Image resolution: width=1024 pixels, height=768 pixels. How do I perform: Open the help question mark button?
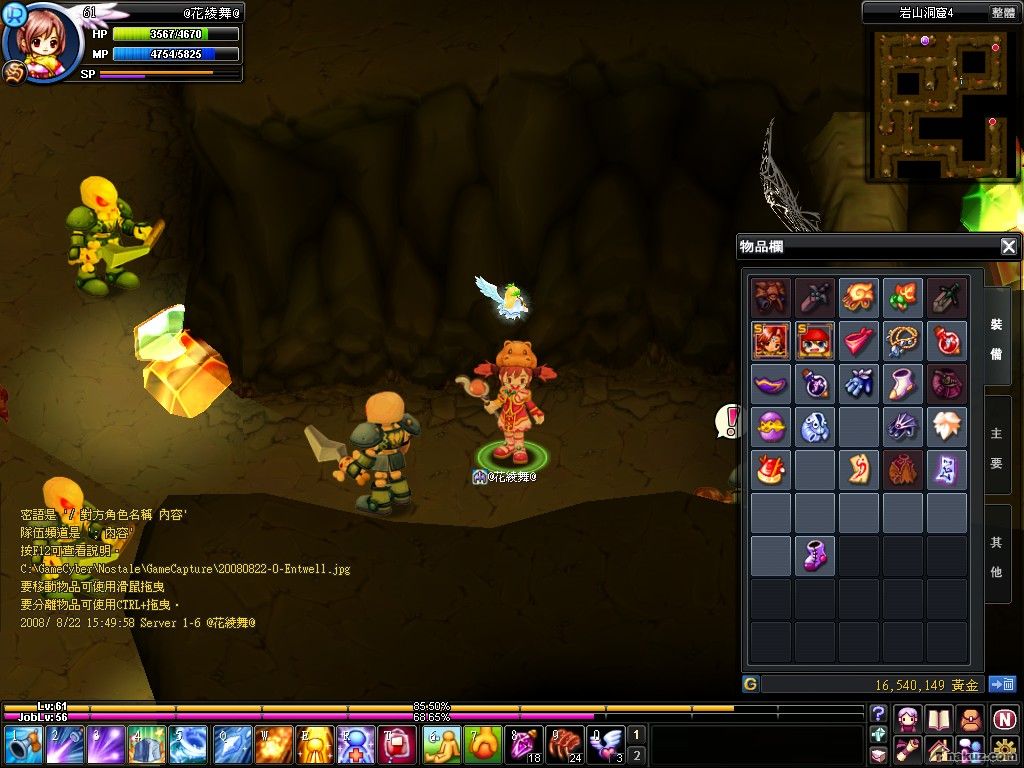(x=879, y=713)
